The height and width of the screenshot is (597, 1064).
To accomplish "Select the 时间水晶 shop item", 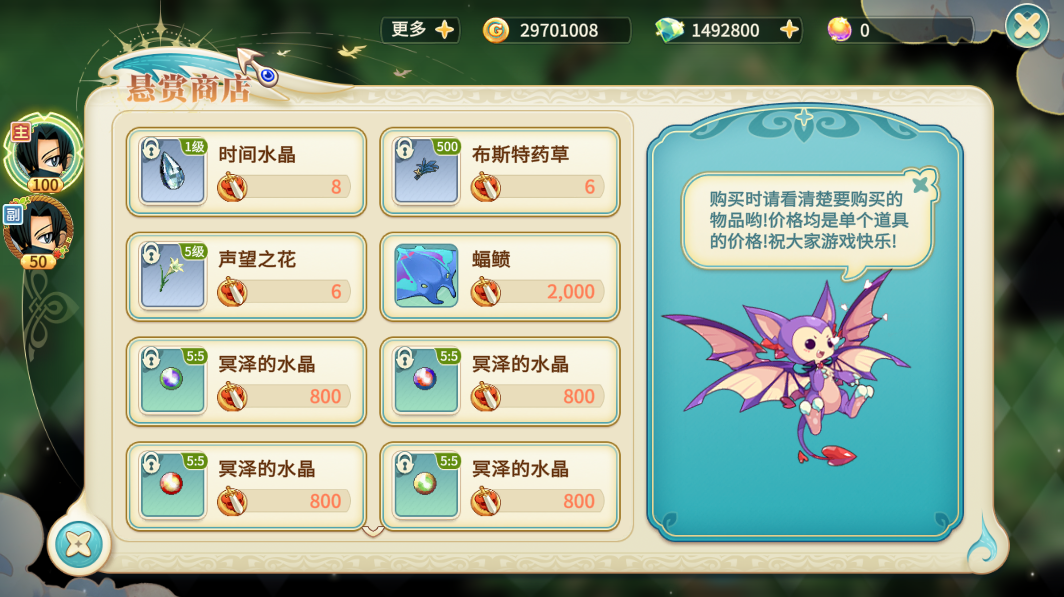I will point(246,171).
